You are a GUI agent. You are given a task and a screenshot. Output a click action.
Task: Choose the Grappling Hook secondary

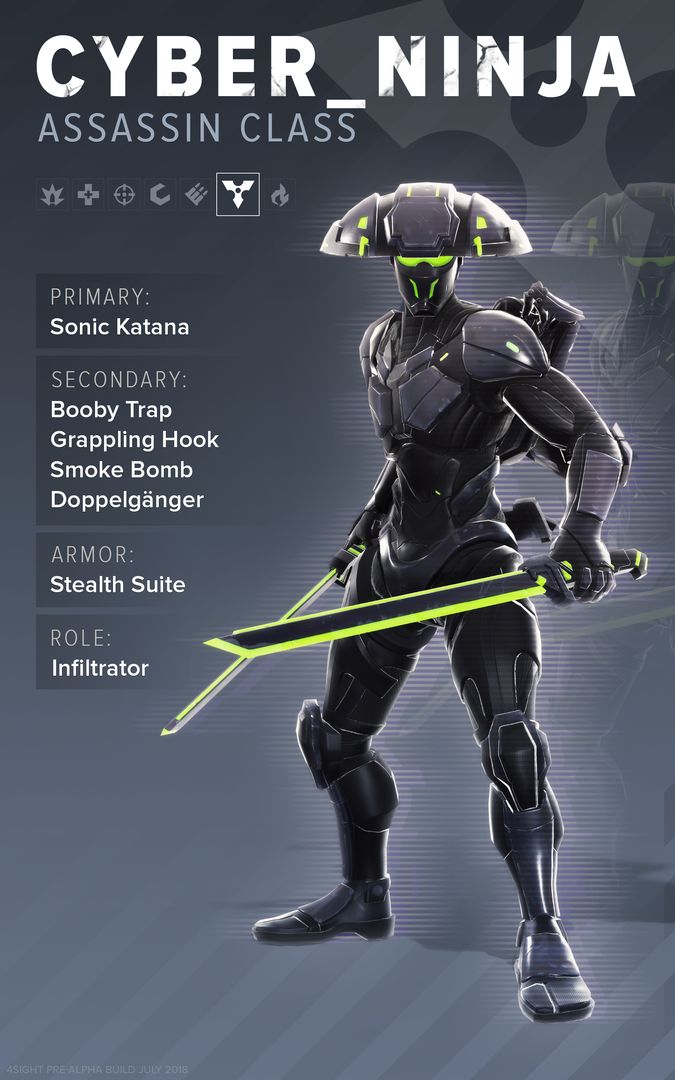coord(134,440)
